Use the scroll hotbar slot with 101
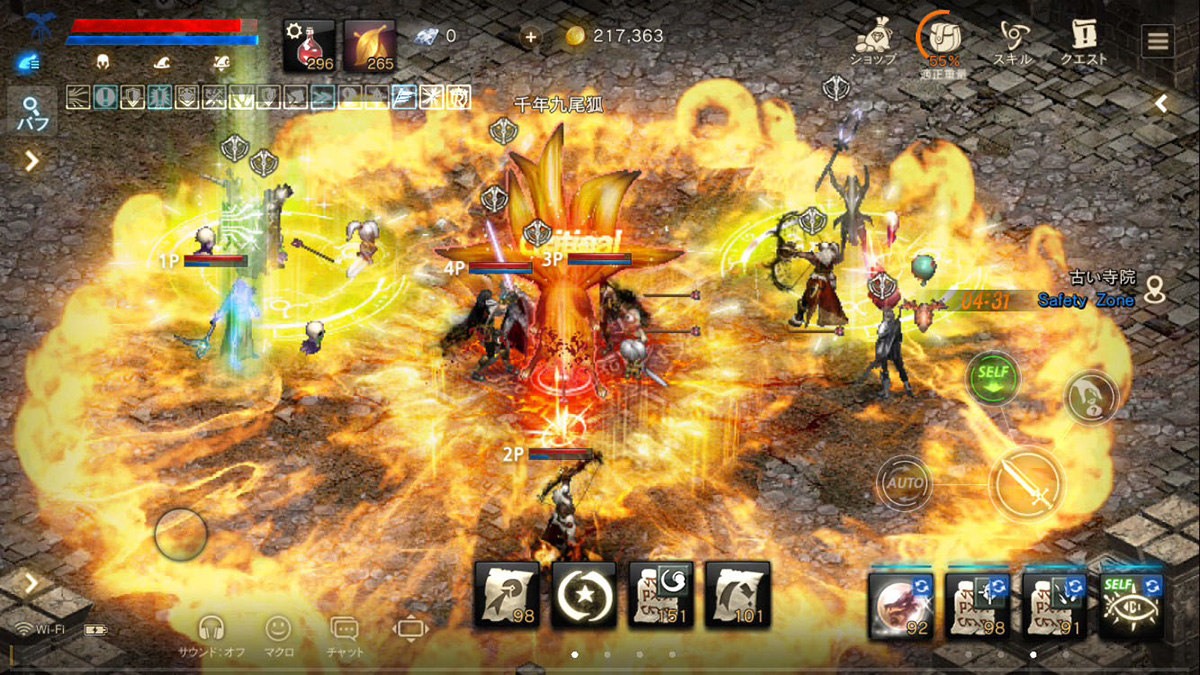 point(737,595)
